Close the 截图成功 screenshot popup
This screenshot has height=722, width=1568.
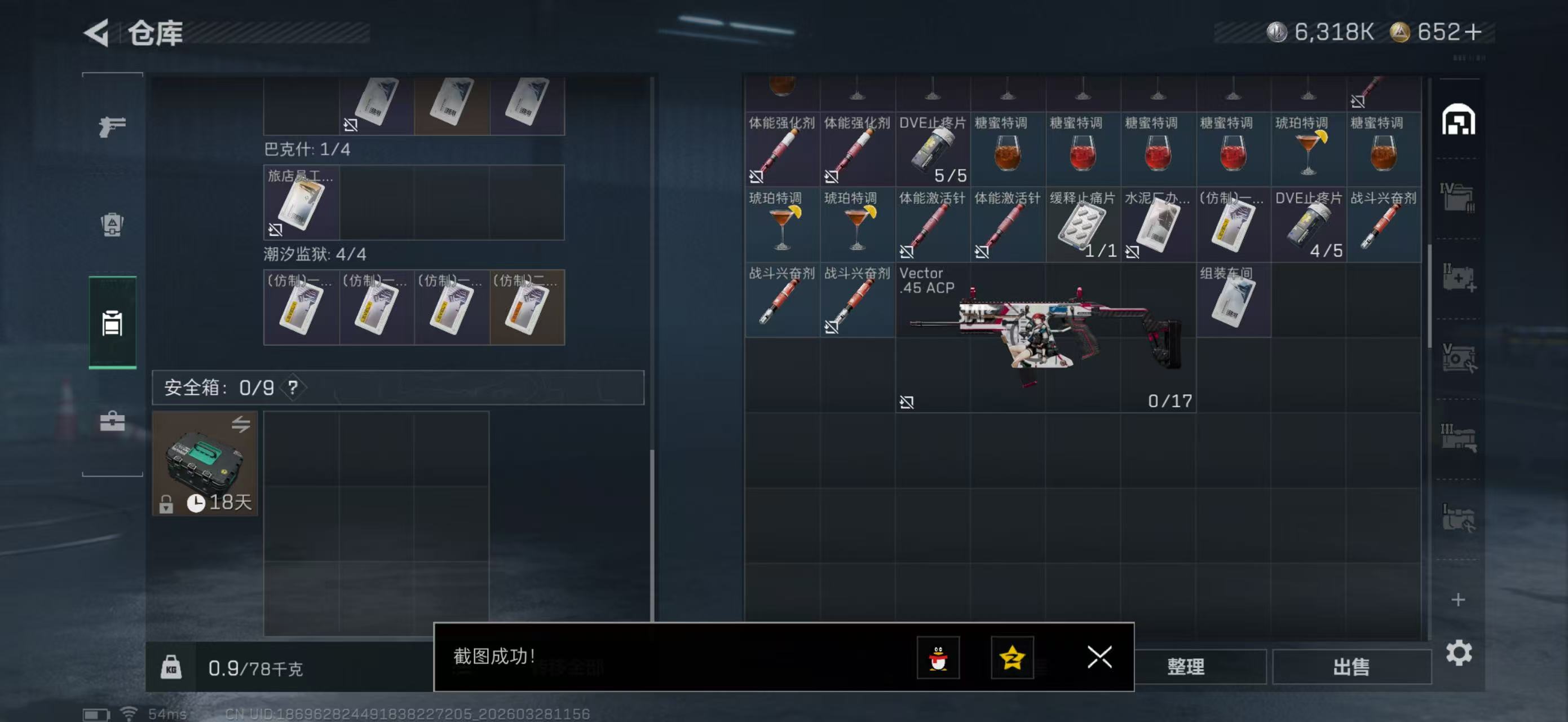[1099, 657]
